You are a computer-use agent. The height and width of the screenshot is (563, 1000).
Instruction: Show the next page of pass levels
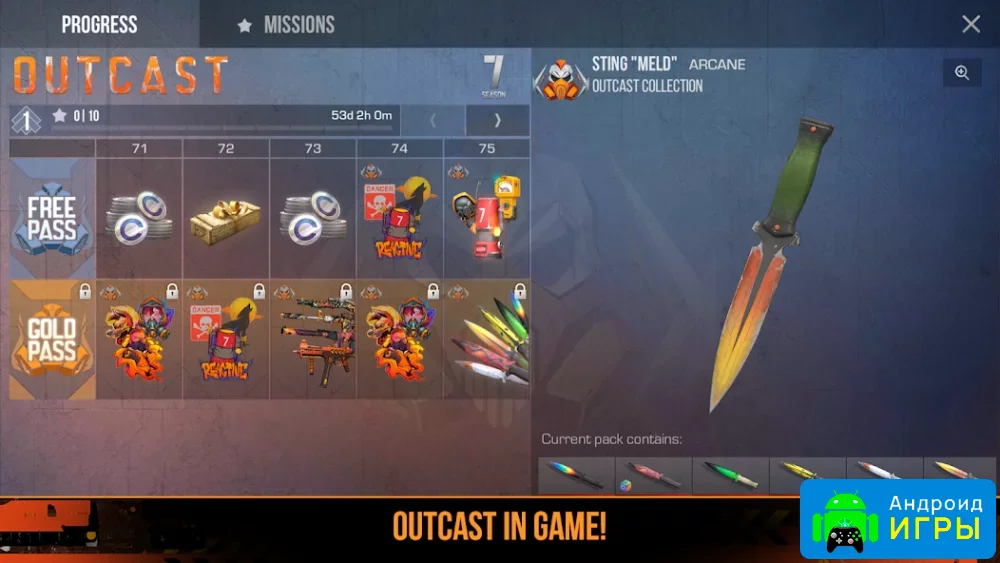[497, 120]
